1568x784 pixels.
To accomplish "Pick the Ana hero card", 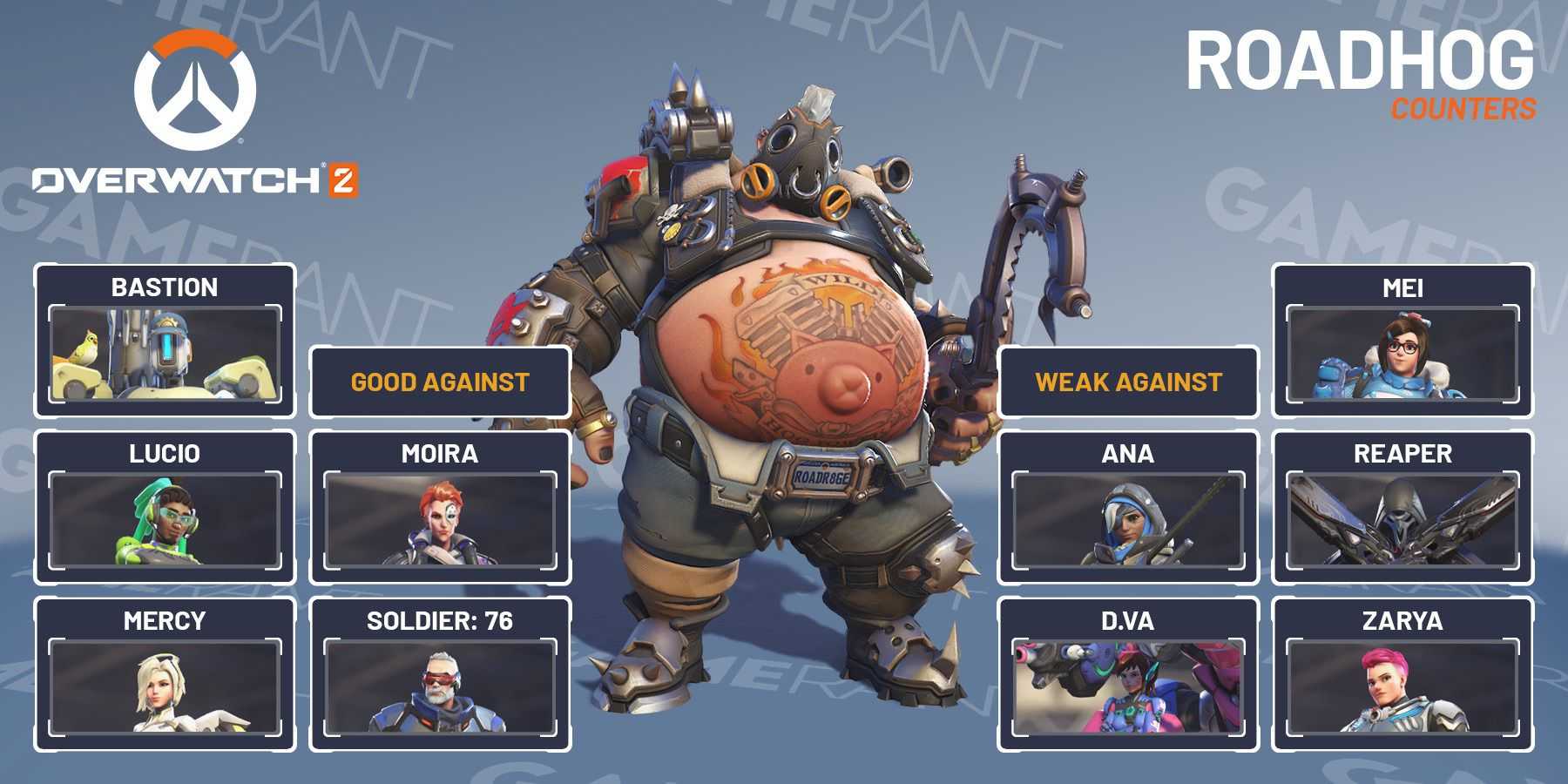I will [x=1128, y=507].
